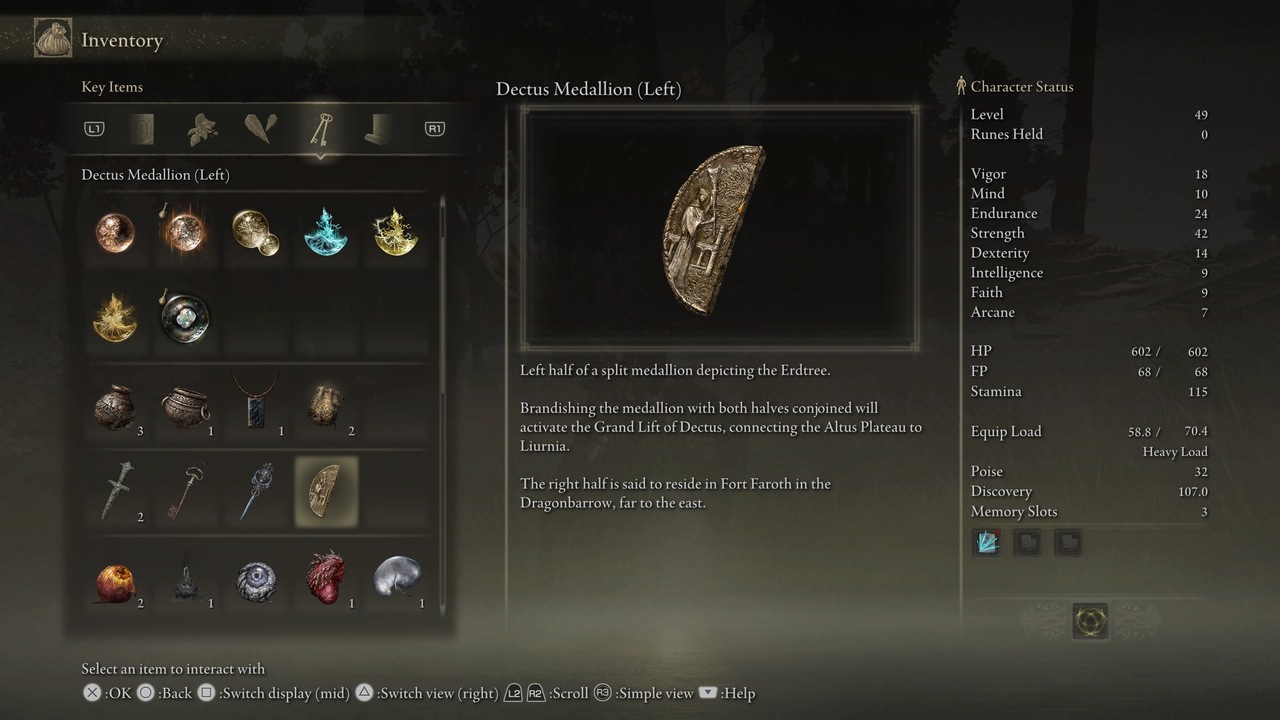Switch to the flower crafting materials tab
Image resolution: width=1280 pixels, height=720 pixels.
point(201,128)
